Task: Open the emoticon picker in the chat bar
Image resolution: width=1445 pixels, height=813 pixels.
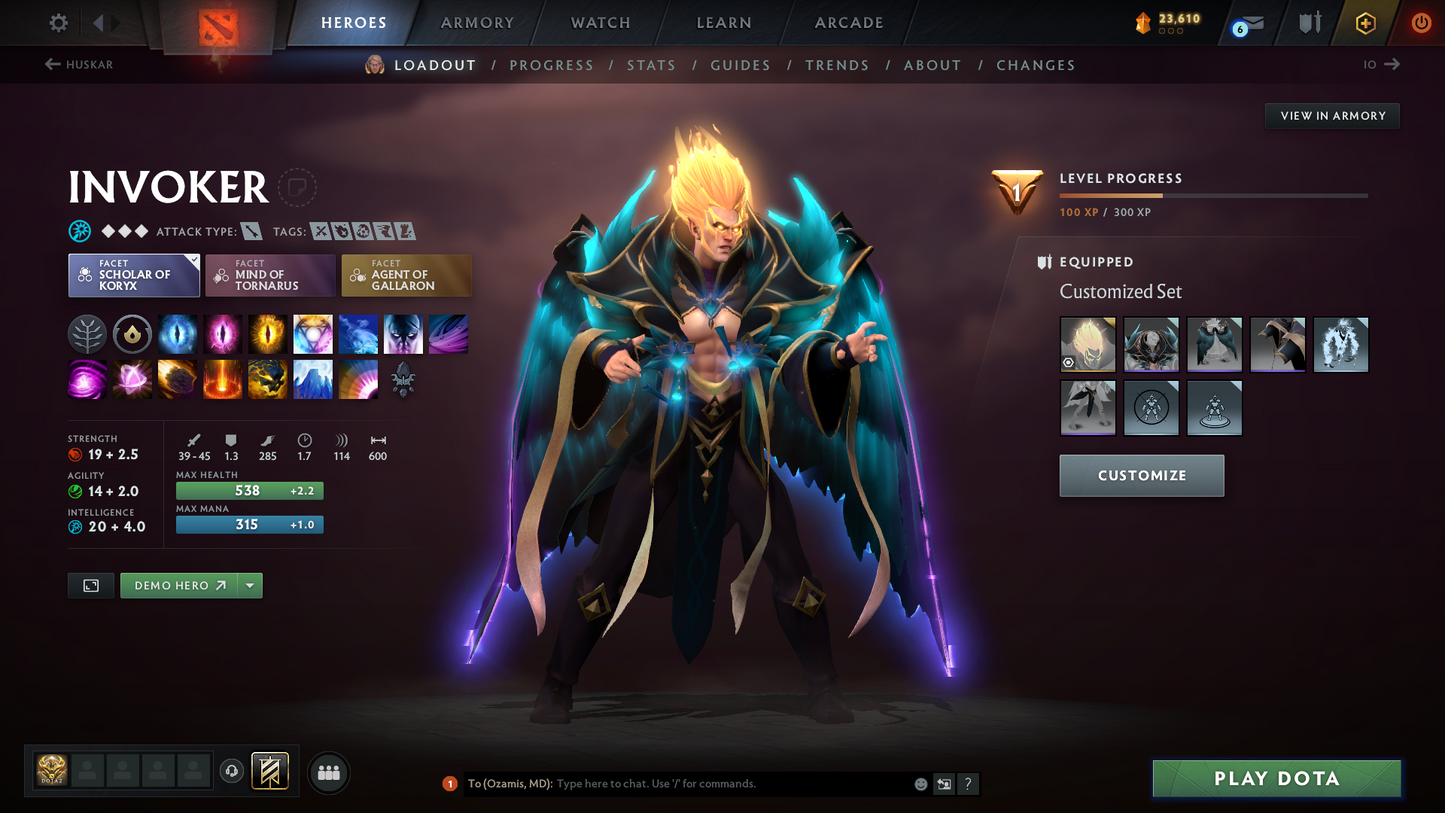Action: point(919,784)
